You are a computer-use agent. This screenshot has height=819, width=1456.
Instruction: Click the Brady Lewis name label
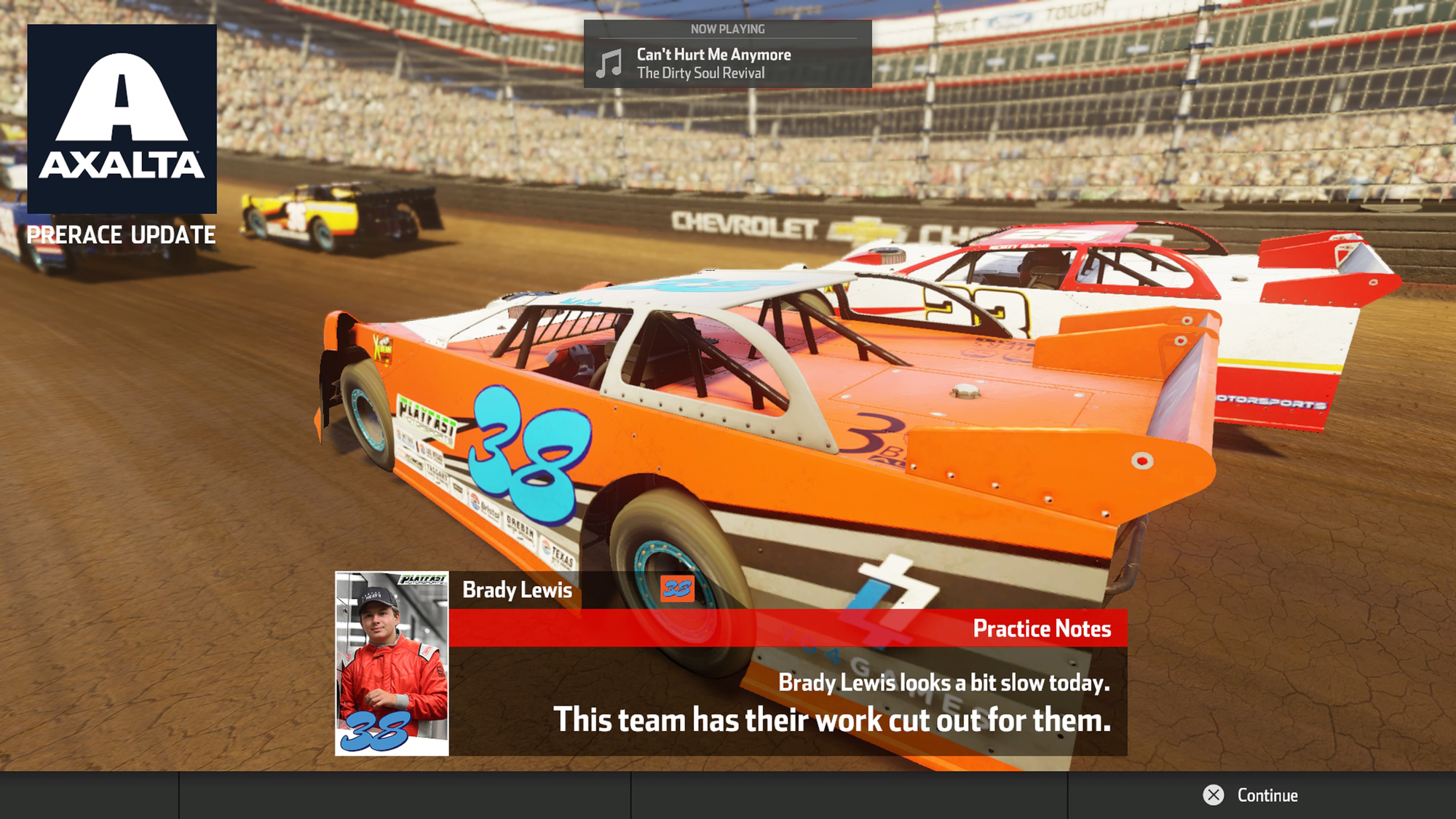pyautogui.click(x=517, y=590)
